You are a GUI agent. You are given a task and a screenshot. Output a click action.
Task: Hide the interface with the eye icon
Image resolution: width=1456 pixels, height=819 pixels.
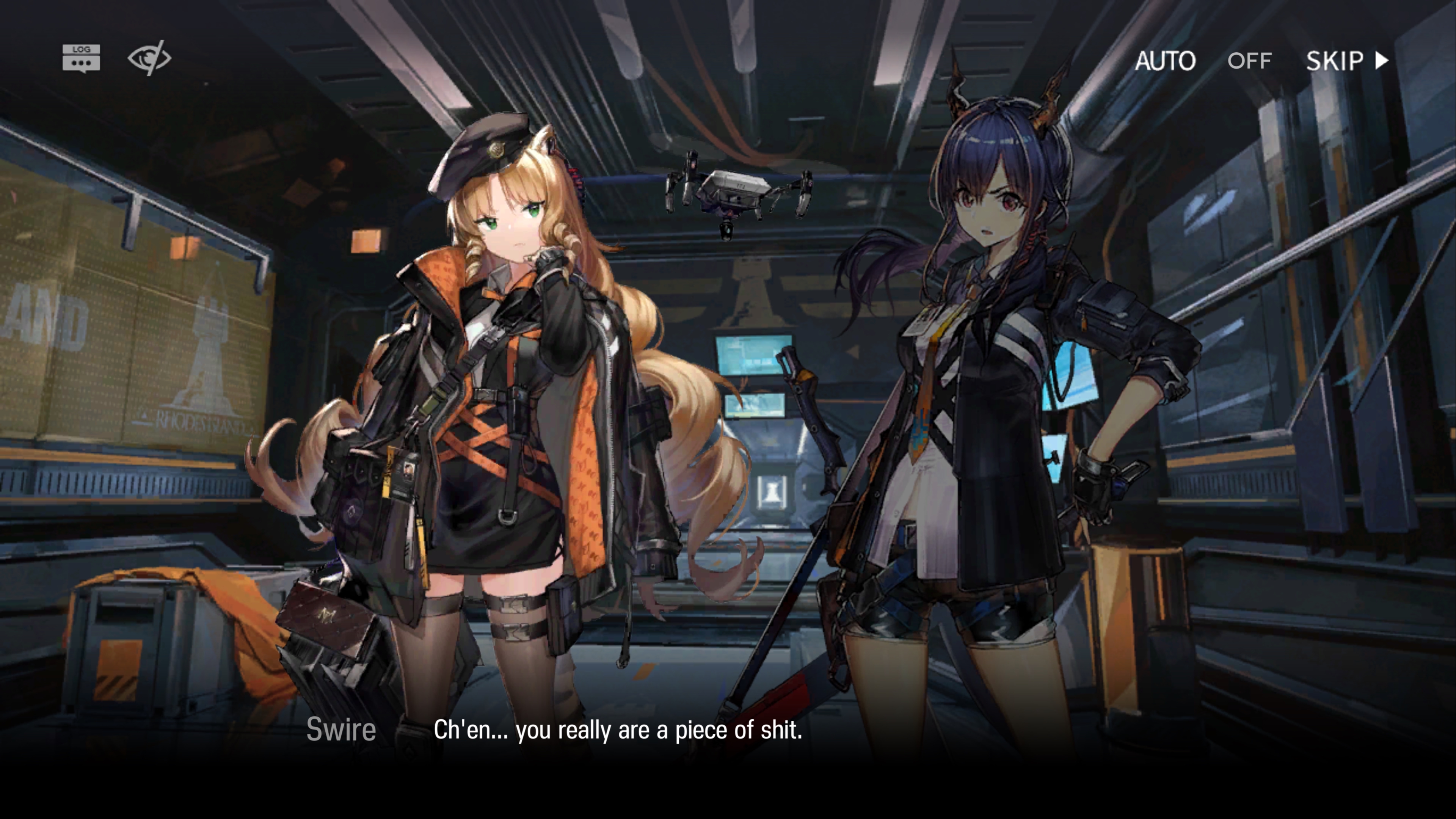point(149,58)
